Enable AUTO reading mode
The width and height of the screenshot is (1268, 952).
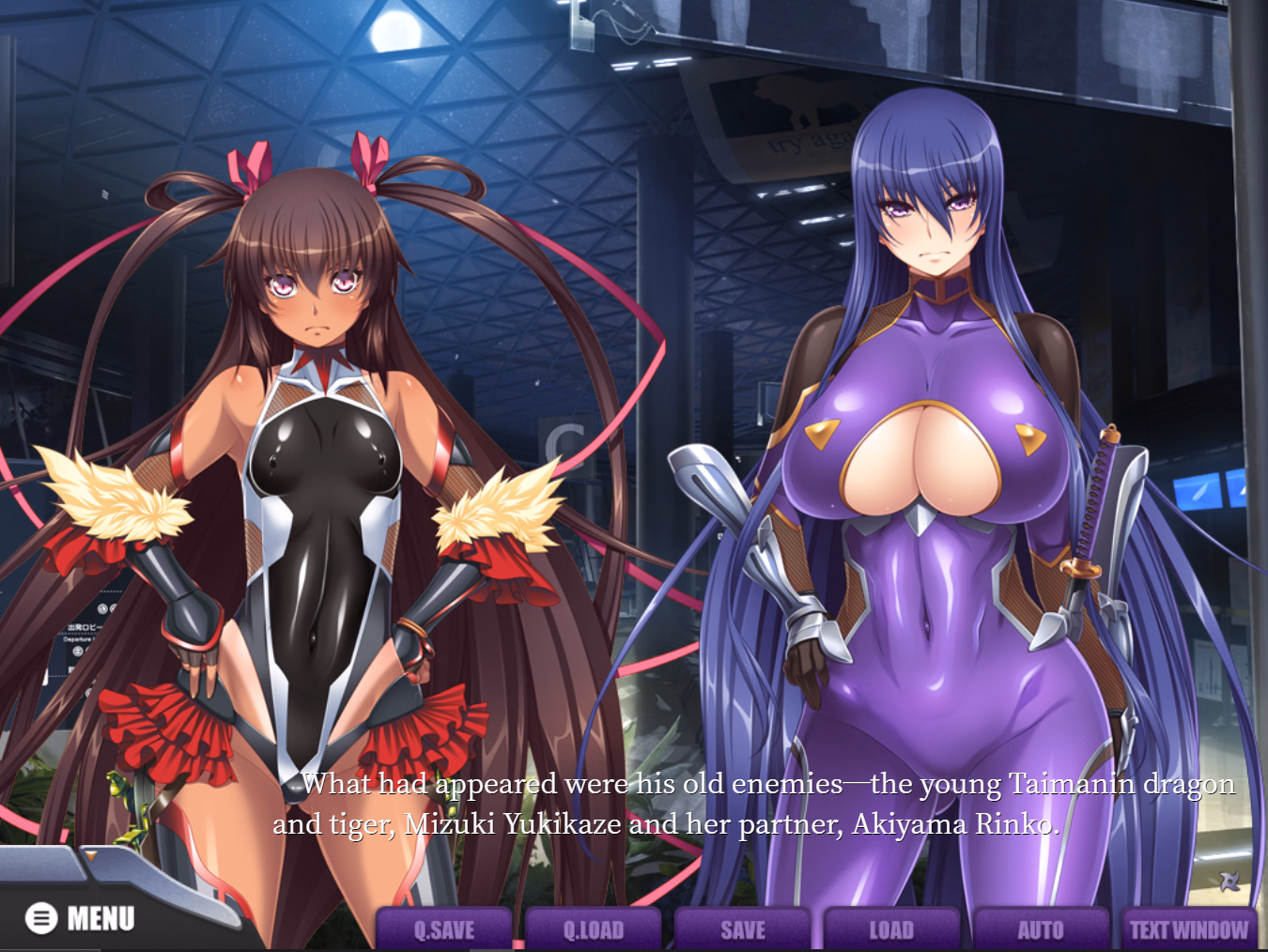click(1040, 929)
